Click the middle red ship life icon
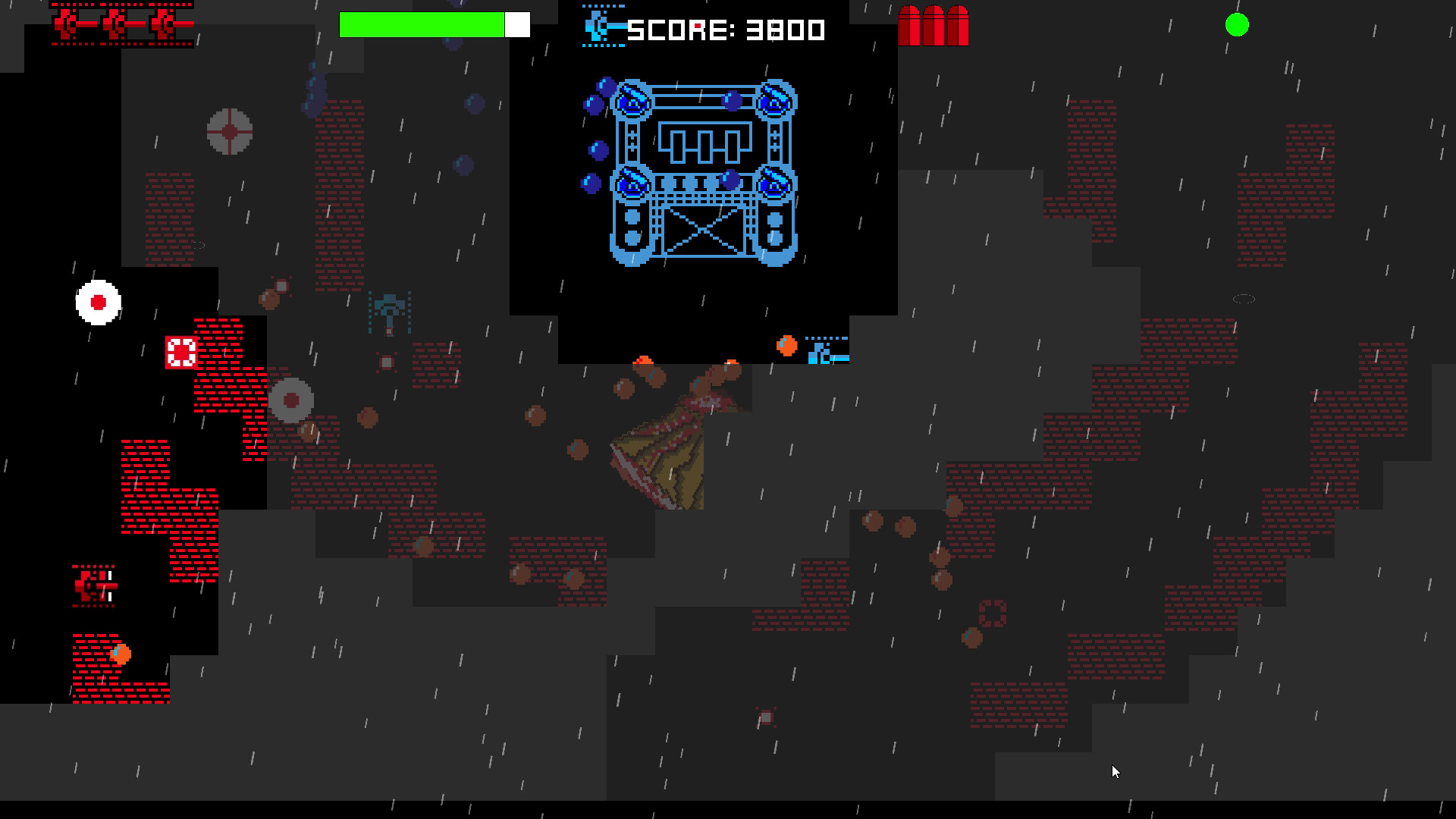 point(118,24)
